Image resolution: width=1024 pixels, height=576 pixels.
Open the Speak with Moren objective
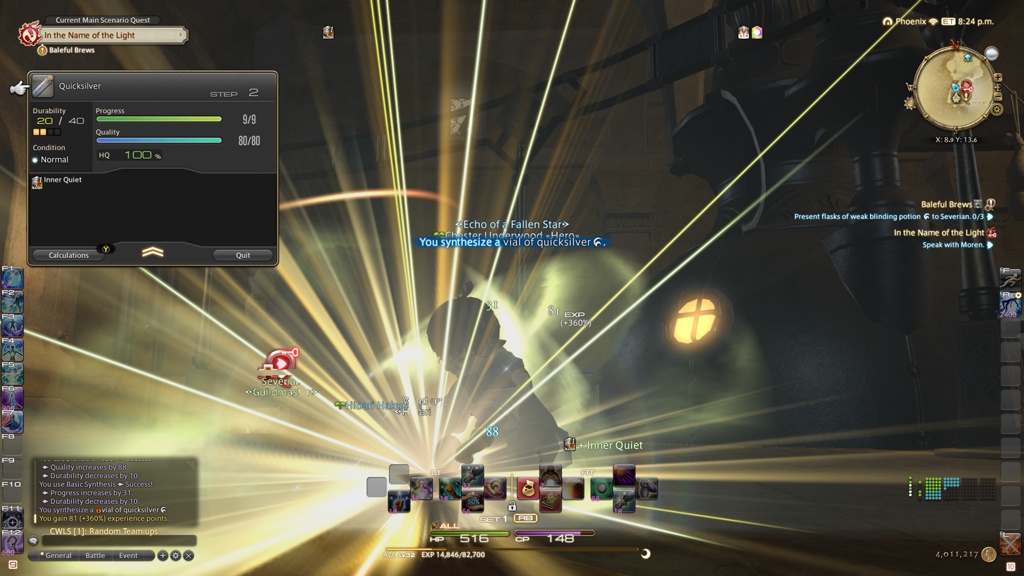[x=952, y=244]
